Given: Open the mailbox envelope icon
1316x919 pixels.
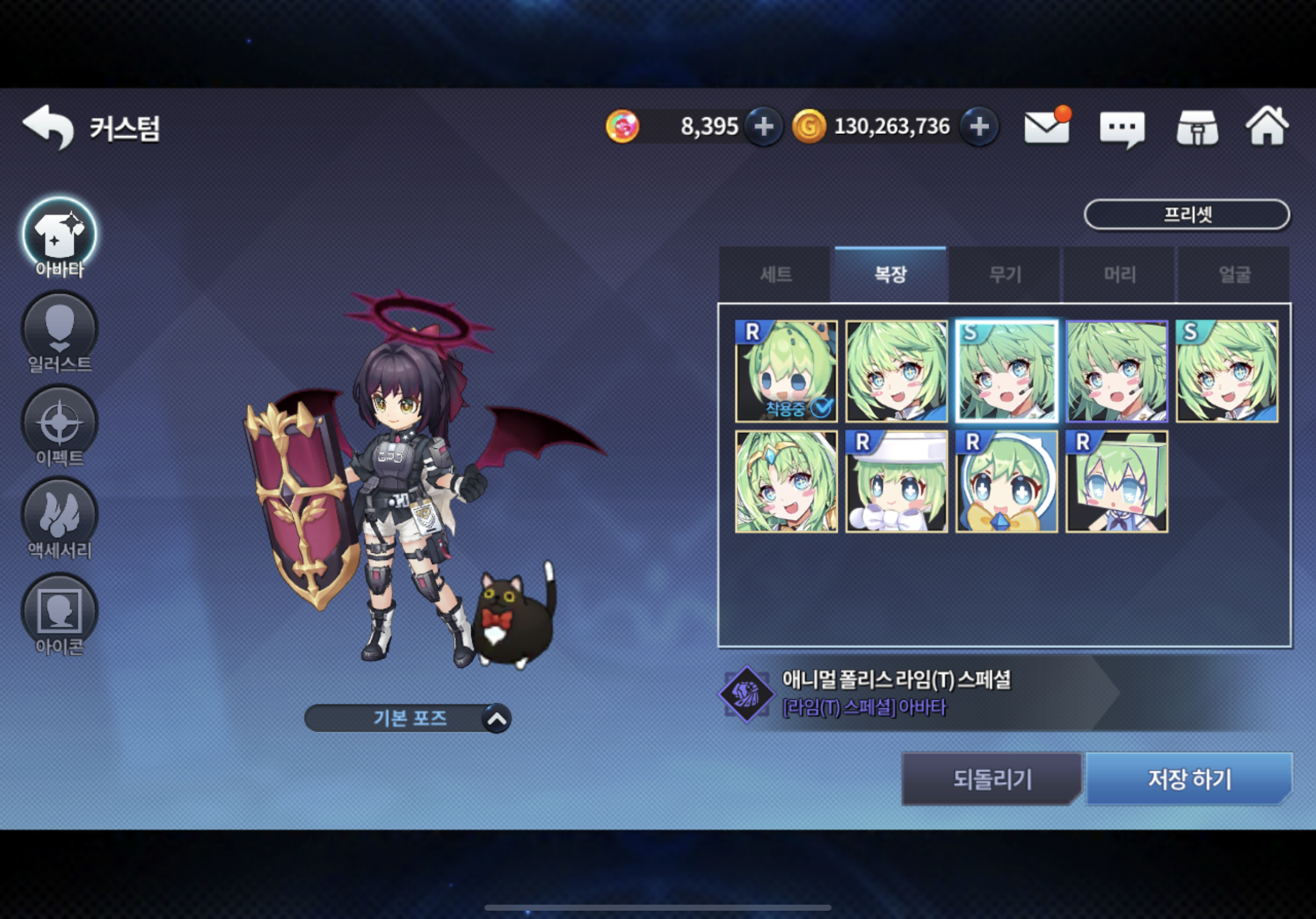Looking at the screenshot, I should click(1047, 127).
